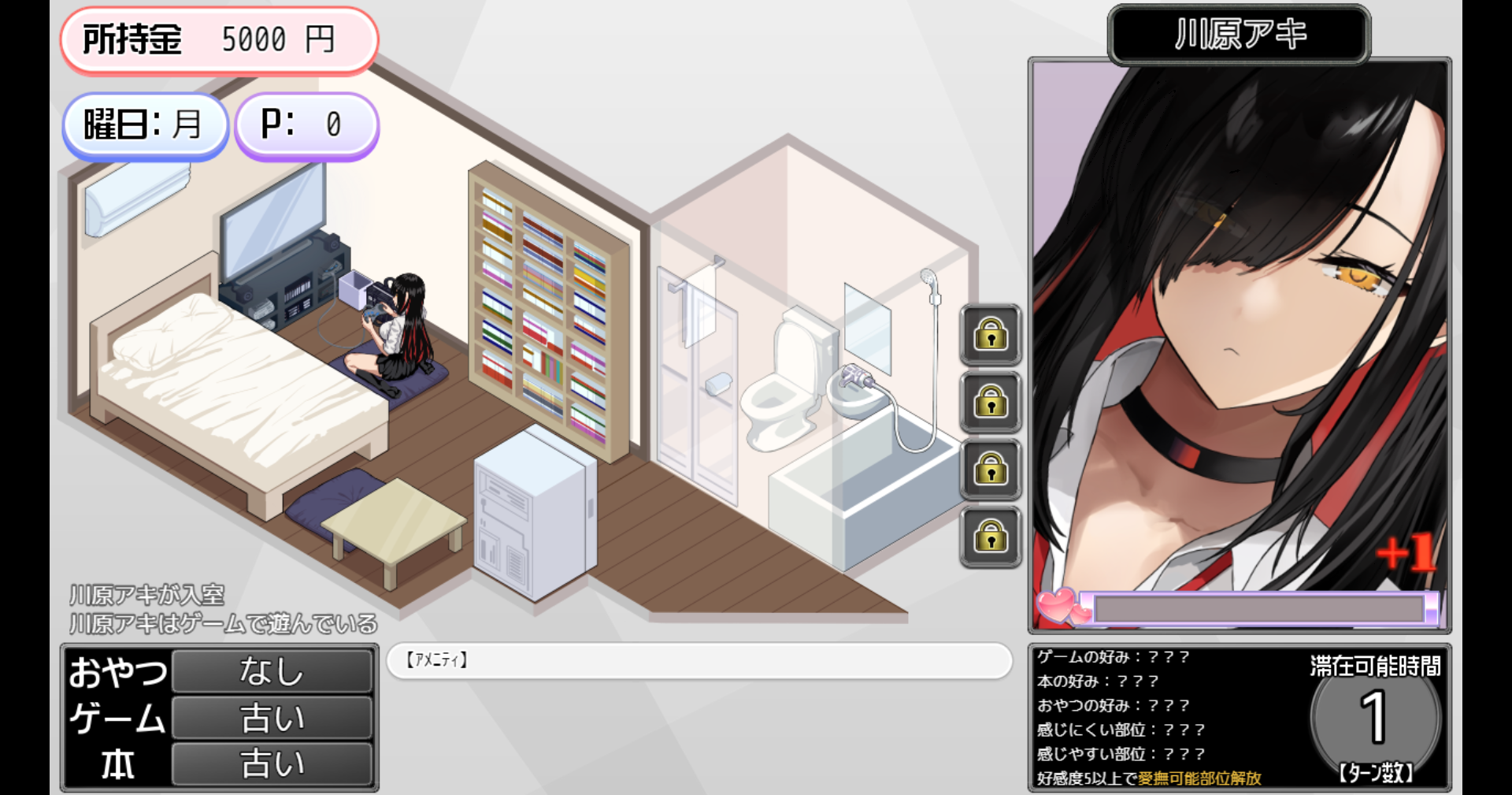Image resolution: width=1512 pixels, height=795 pixels.
Task: Select the 本 row's 古い button
Action: pos(272,763)
